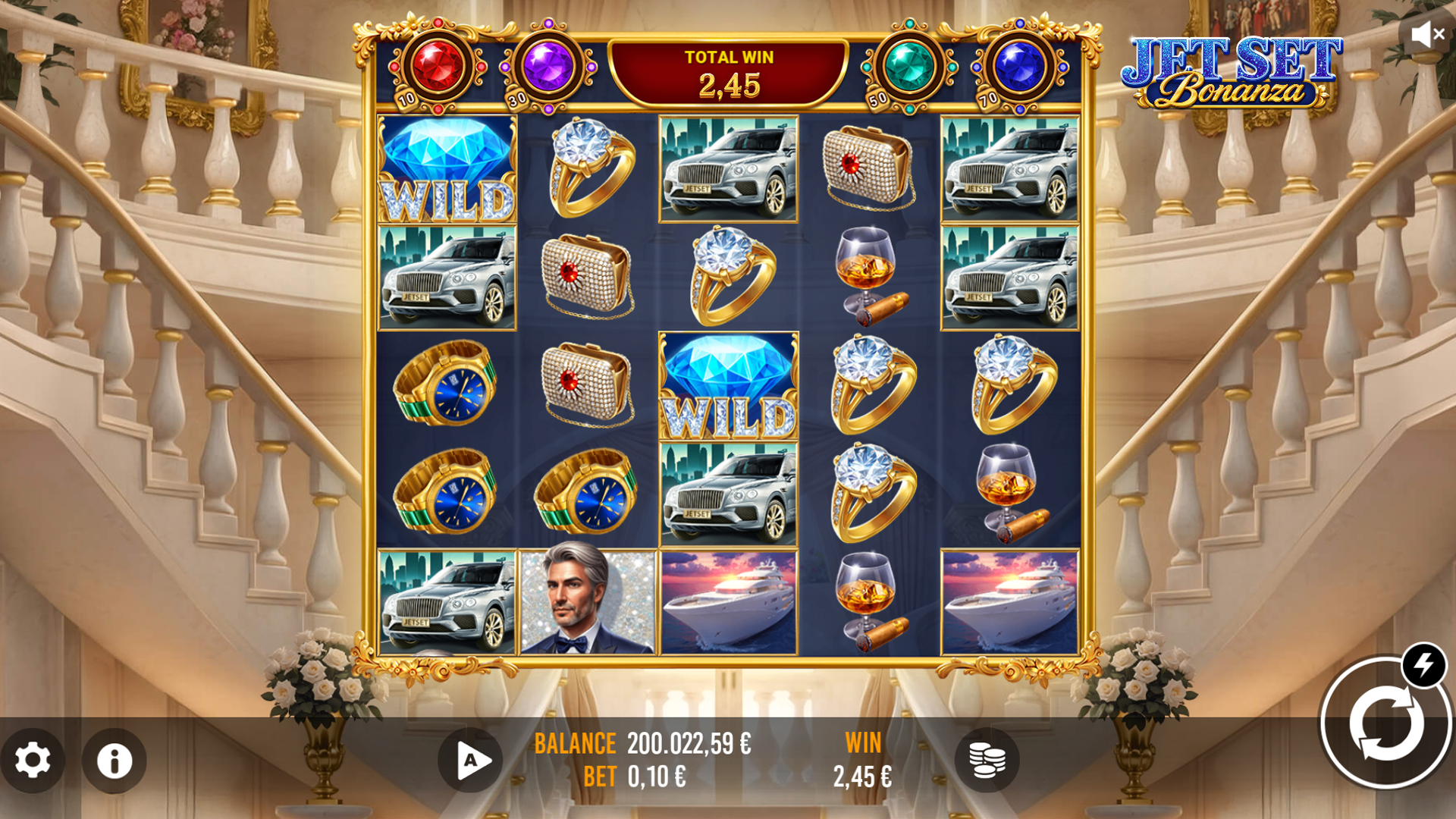The height and width of the screenshot is (819, 1456).
Task: Open the bet selector coin stack
Action: coord(987,761)
